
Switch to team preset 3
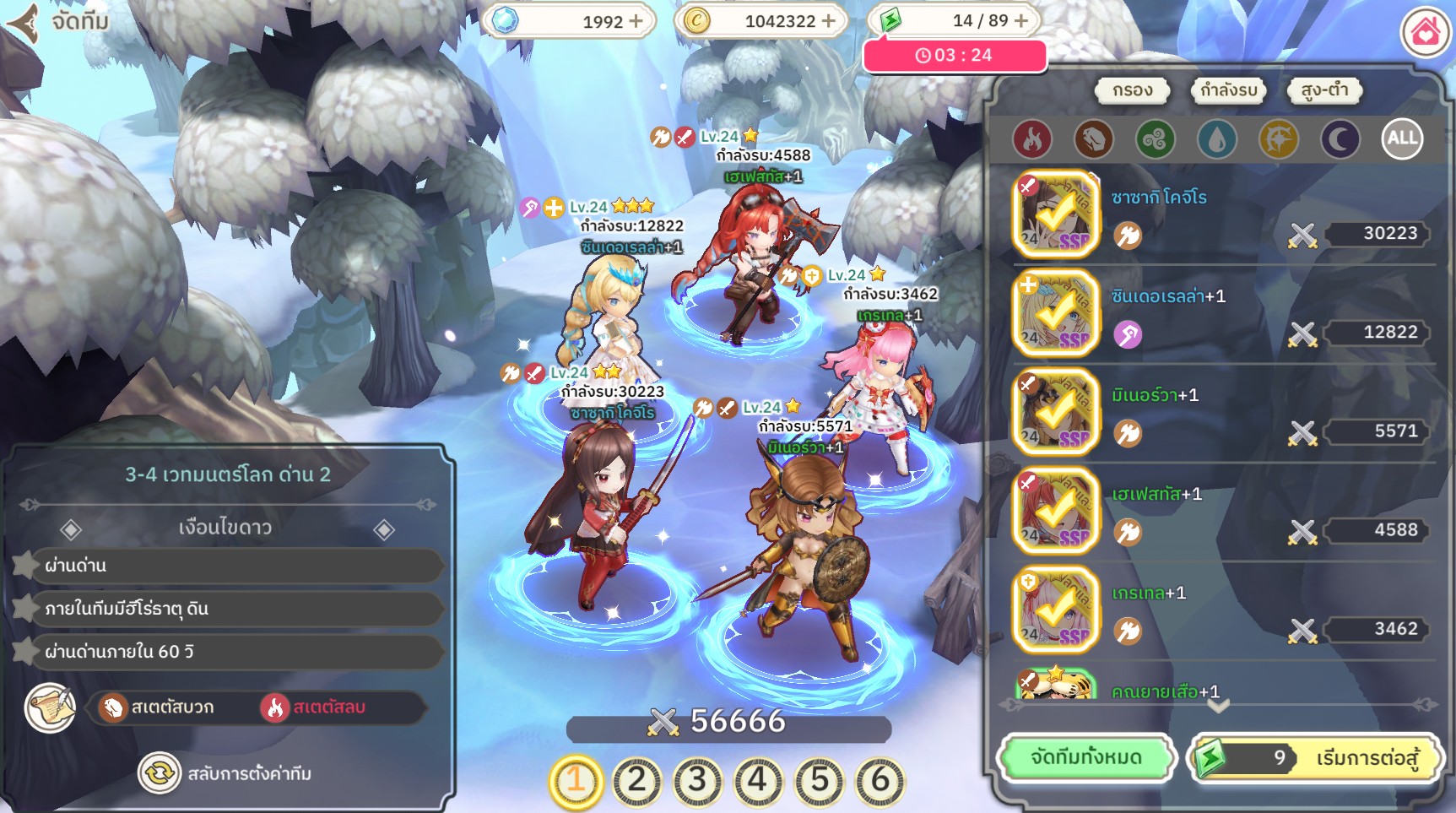pos(697,781)
